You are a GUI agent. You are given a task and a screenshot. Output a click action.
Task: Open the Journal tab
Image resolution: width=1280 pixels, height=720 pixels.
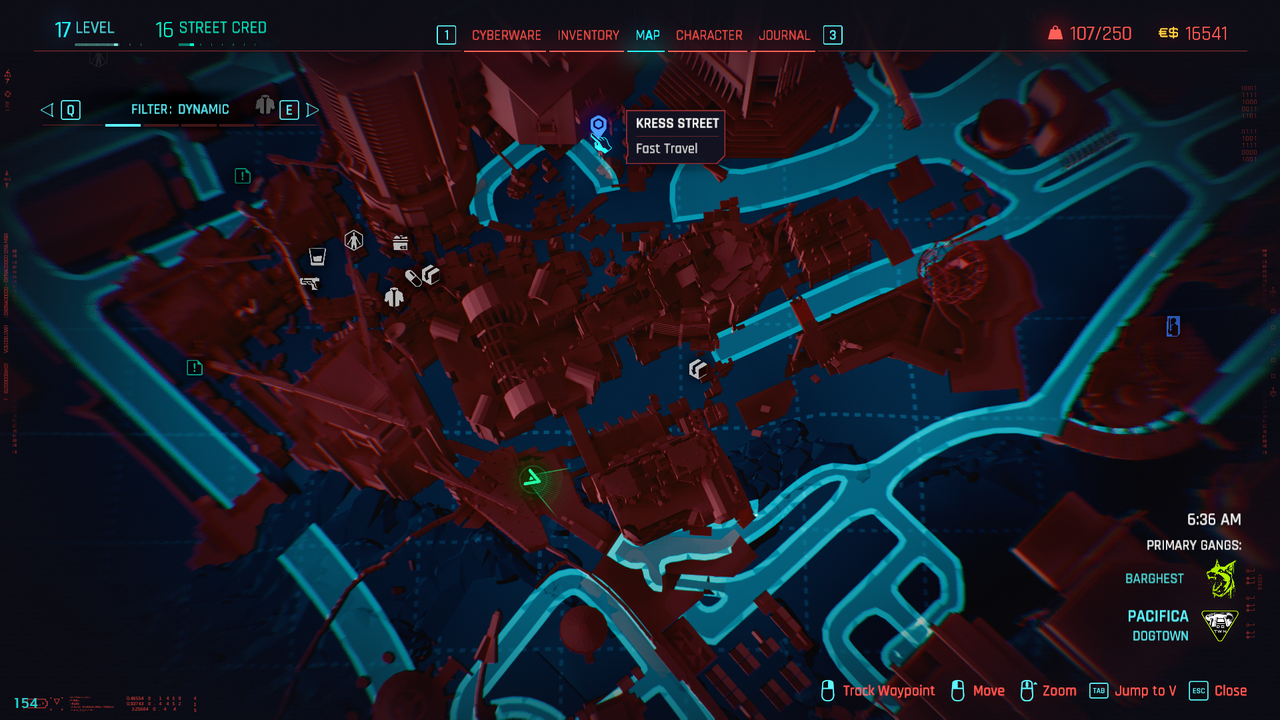point(784,35)
